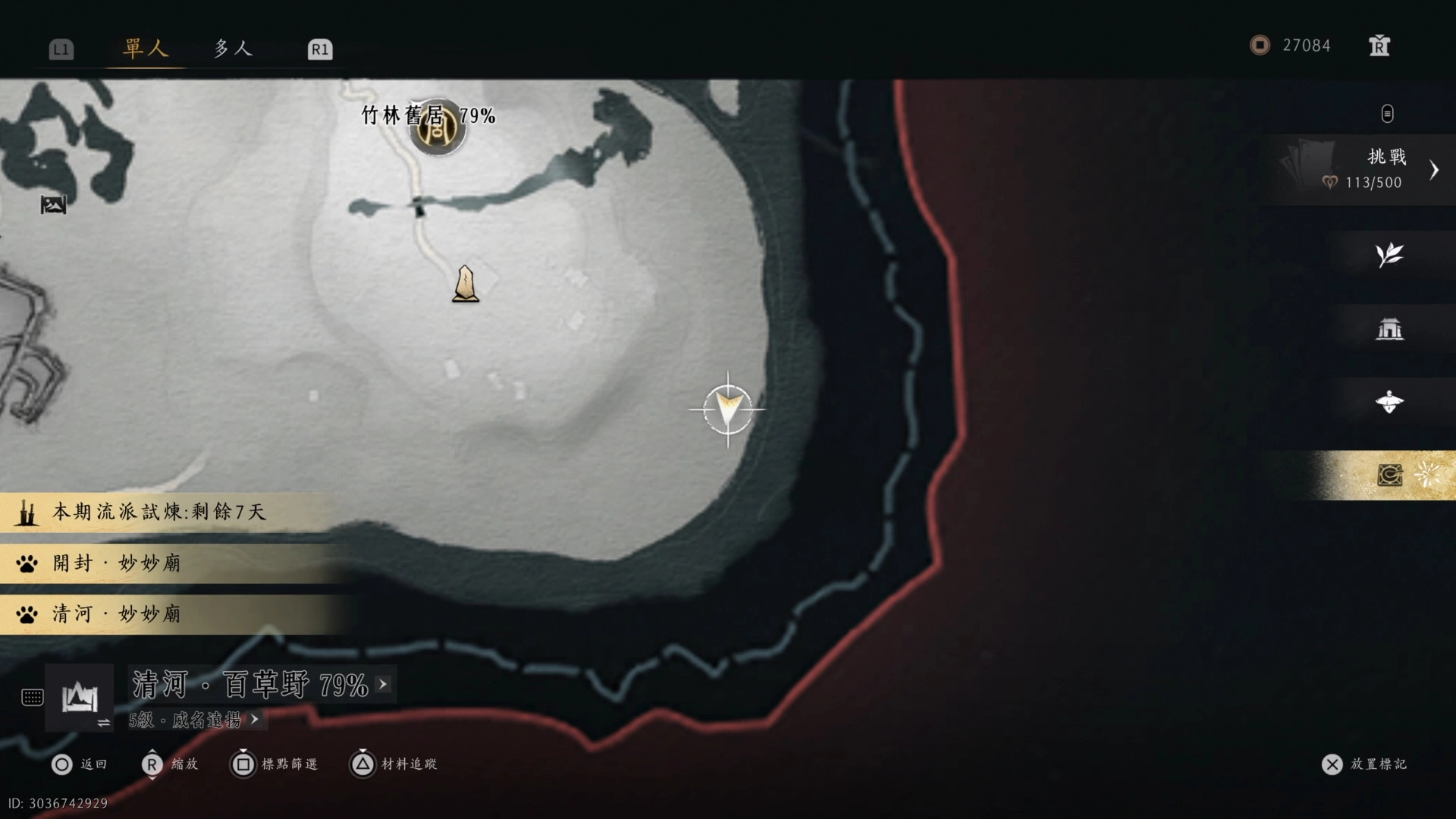Open 清河·妙妙廟 entry
Viewport: 1456px width, 819px height.
tap(117, 613)
